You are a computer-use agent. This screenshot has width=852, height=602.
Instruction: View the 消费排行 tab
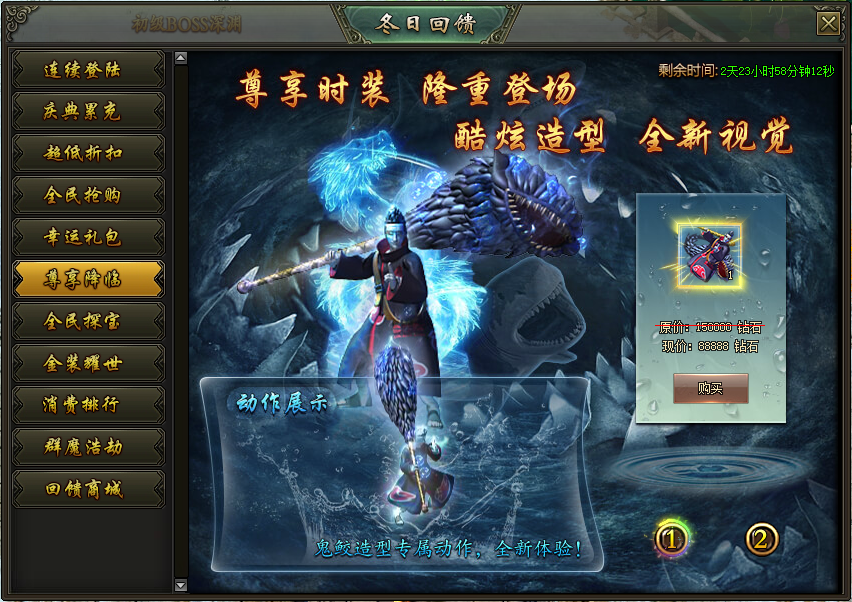point(88,405)
